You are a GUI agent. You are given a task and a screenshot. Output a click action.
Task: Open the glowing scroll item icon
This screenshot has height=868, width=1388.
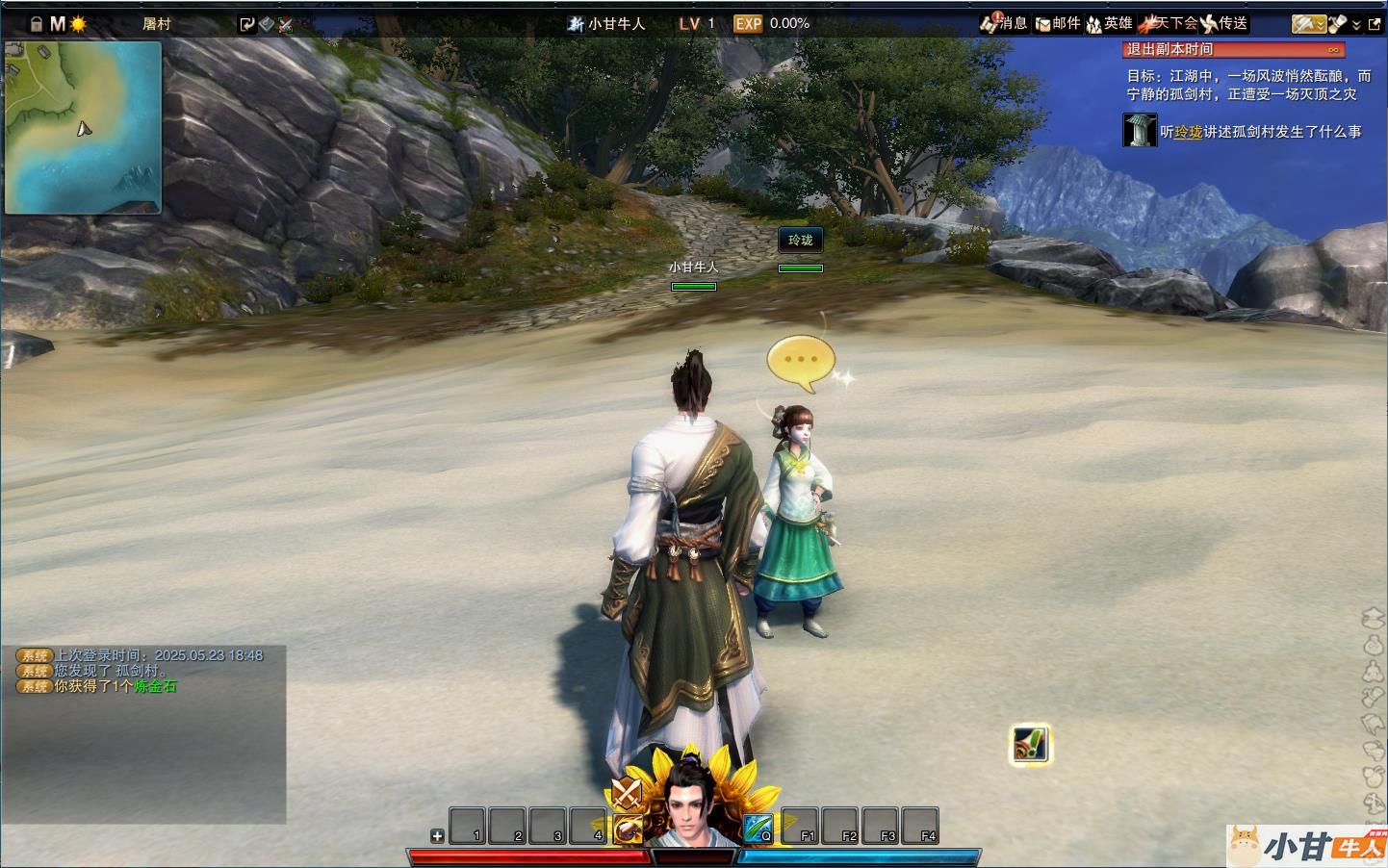1030,744
